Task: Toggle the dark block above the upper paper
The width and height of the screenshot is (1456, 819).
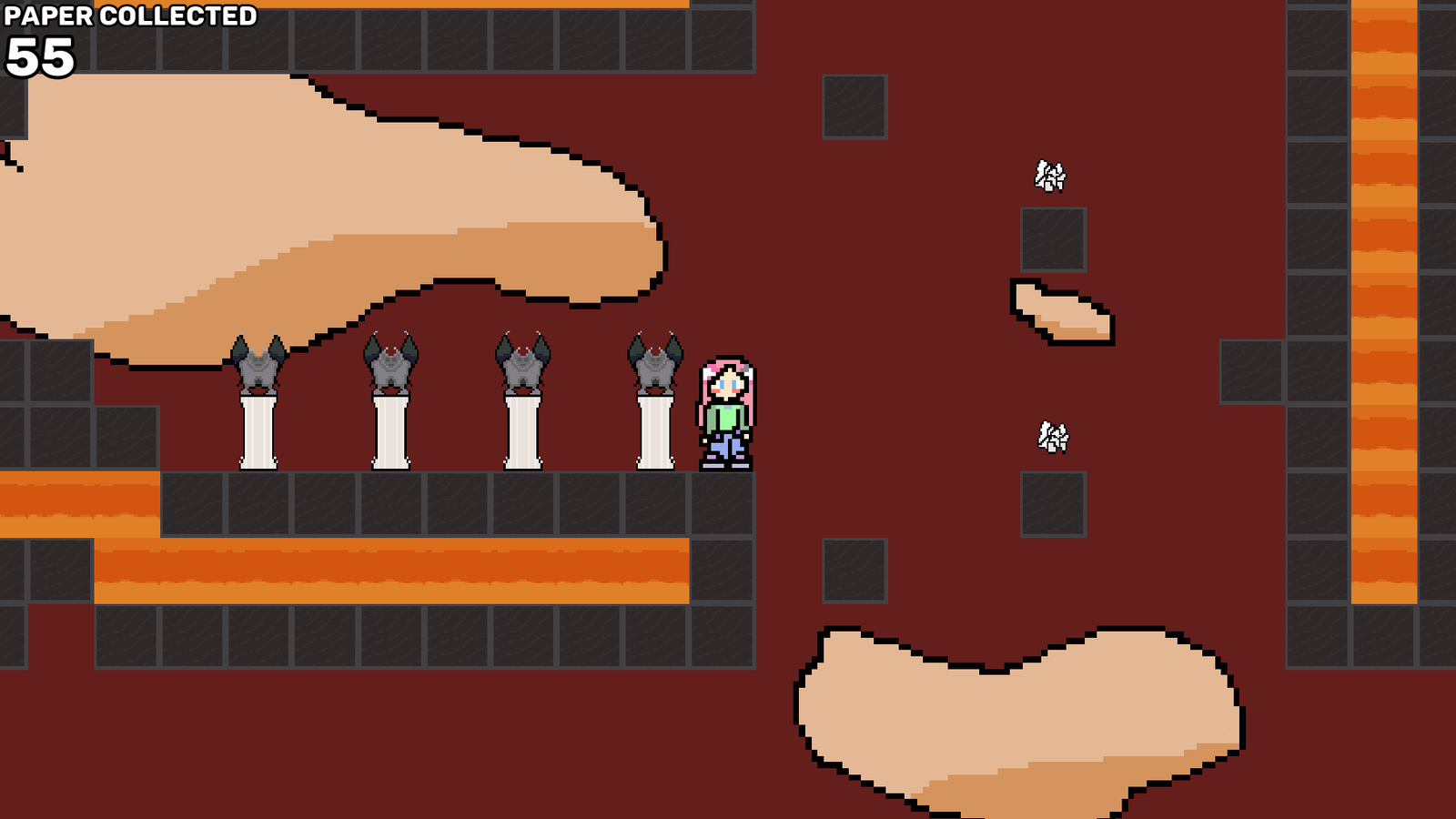Action: [x=1053, y=241]
